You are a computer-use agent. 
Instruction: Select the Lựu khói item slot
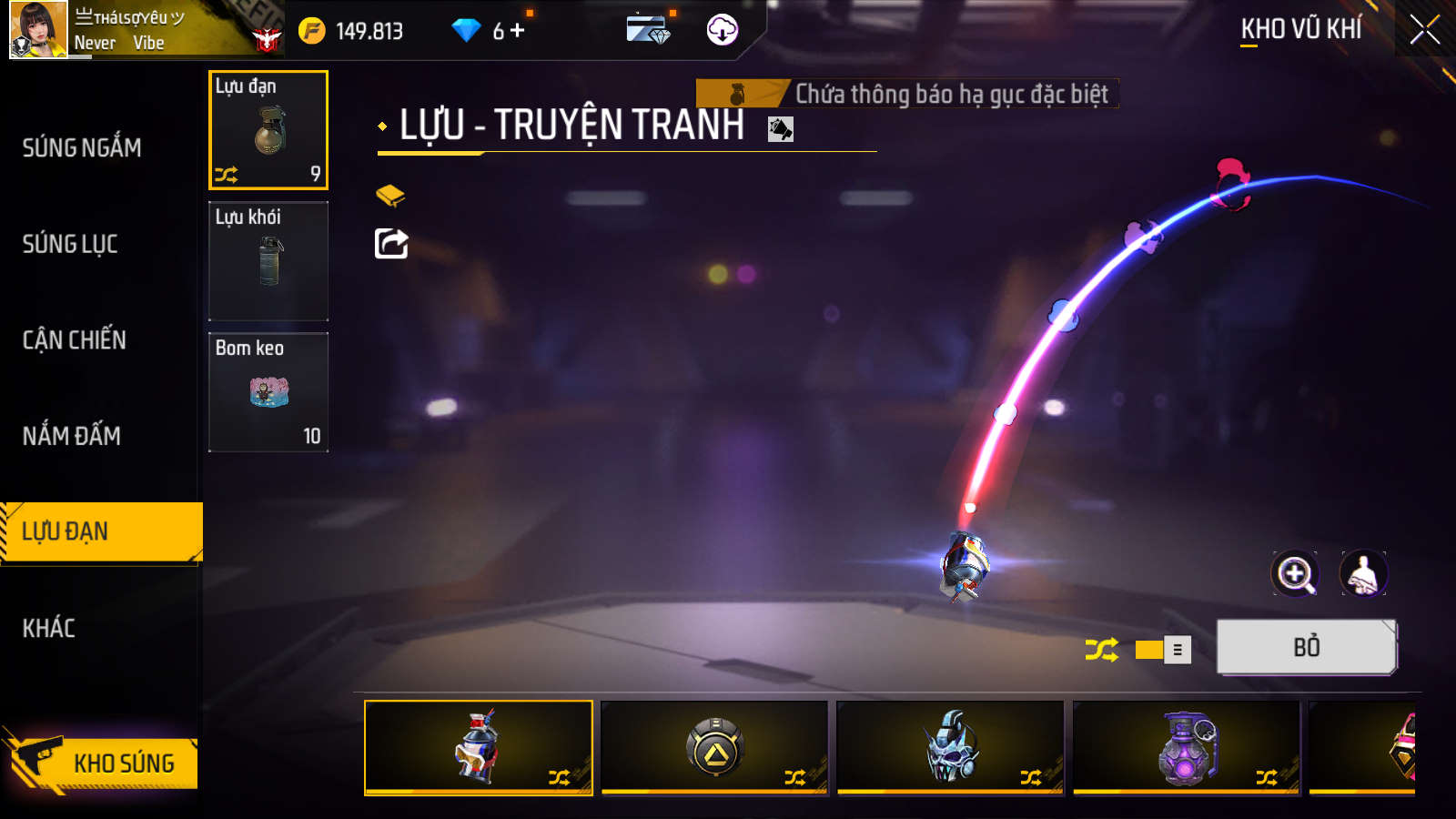[x=268, y=261]
